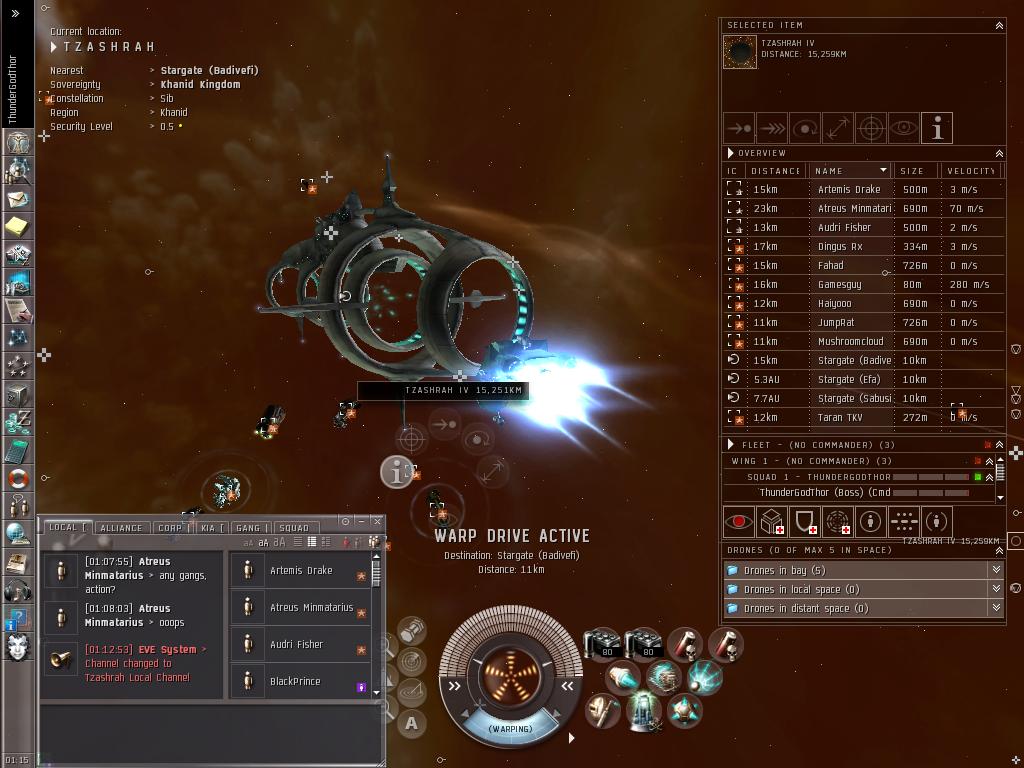Select the Squad chat tab

[293, 527]
